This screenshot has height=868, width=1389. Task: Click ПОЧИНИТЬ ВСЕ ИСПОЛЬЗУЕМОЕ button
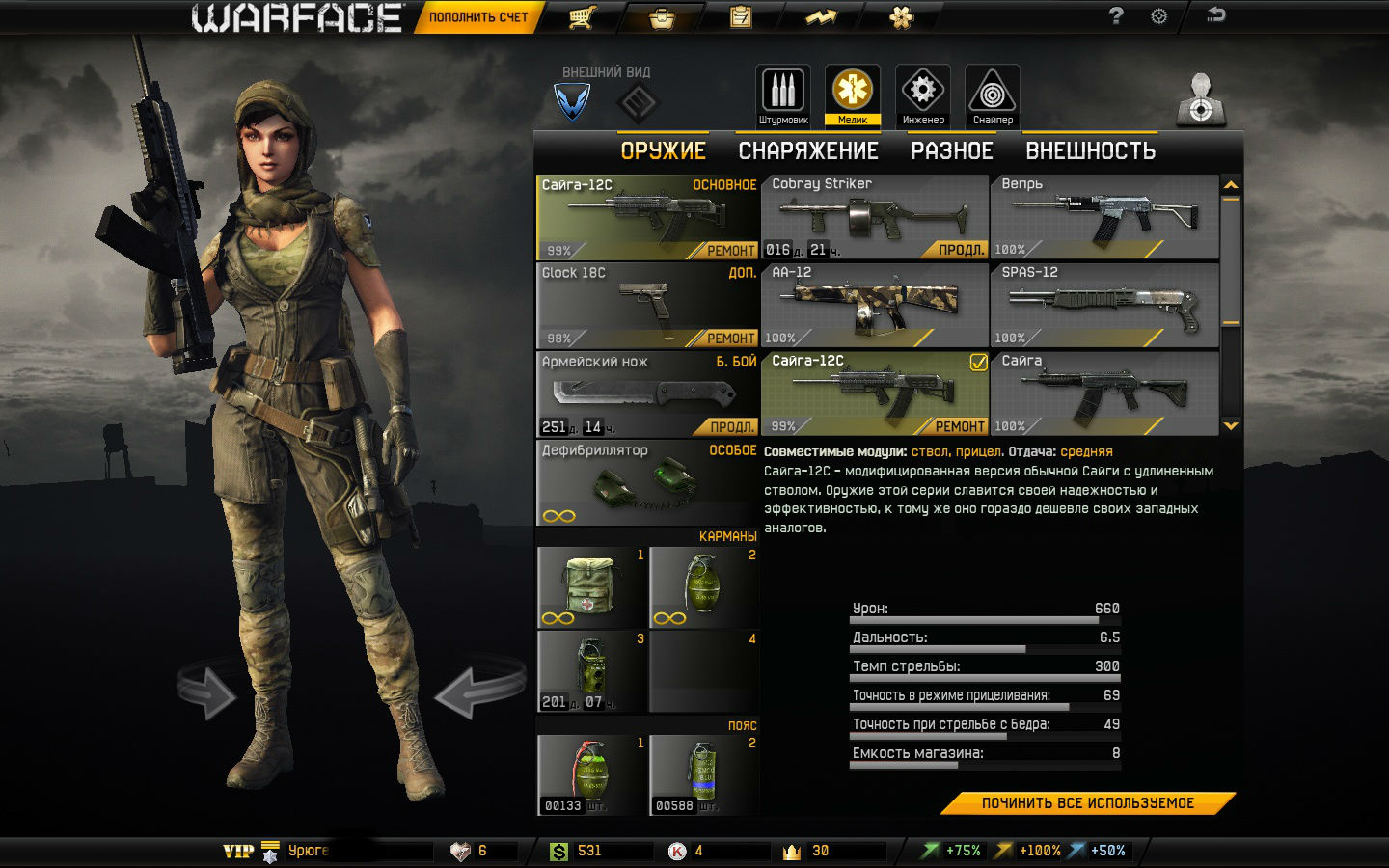click(x=1087, y=803)
